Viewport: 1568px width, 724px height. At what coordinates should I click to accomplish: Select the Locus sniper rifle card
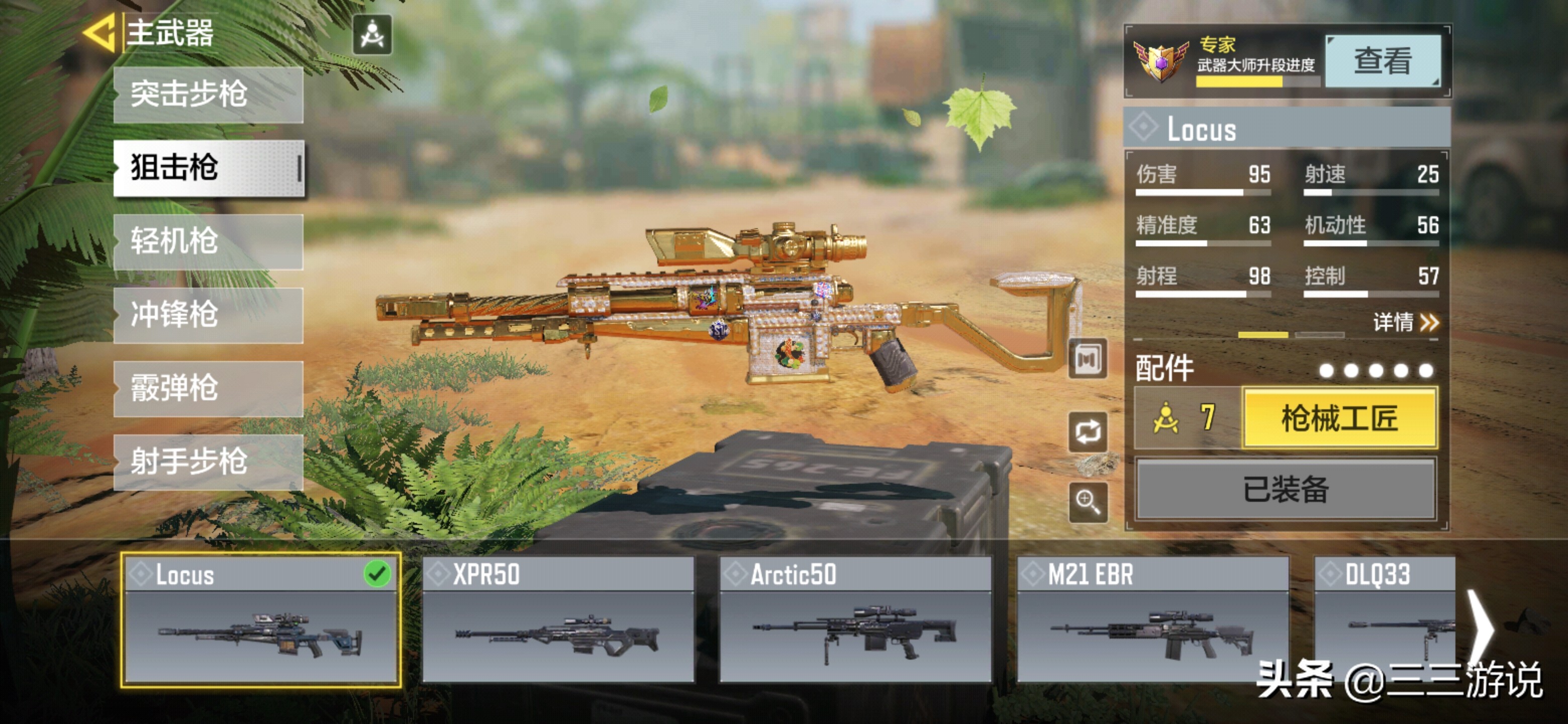tap(260, 620)
